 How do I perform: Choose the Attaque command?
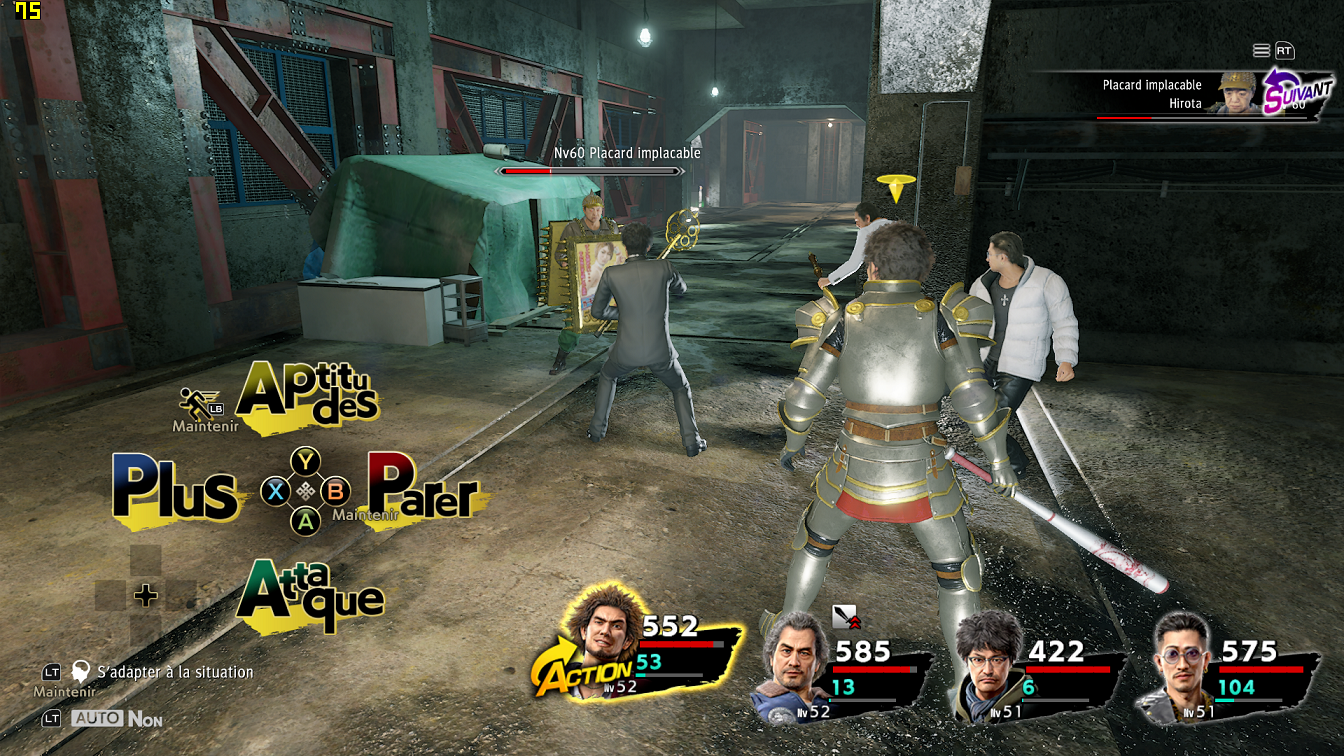(310, 595)
